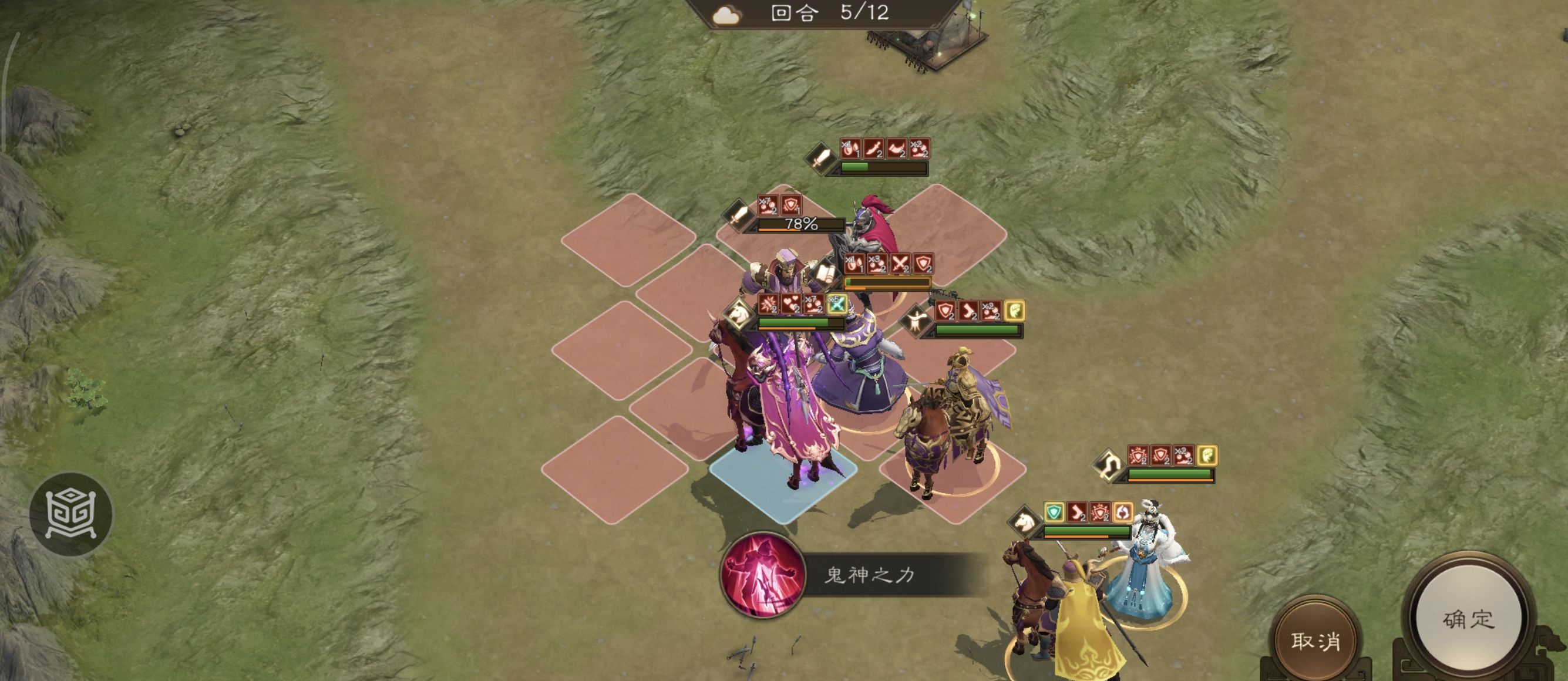1568x681 pixels.
Task: Select the white horse cavalry class icon
Action: 738,313
